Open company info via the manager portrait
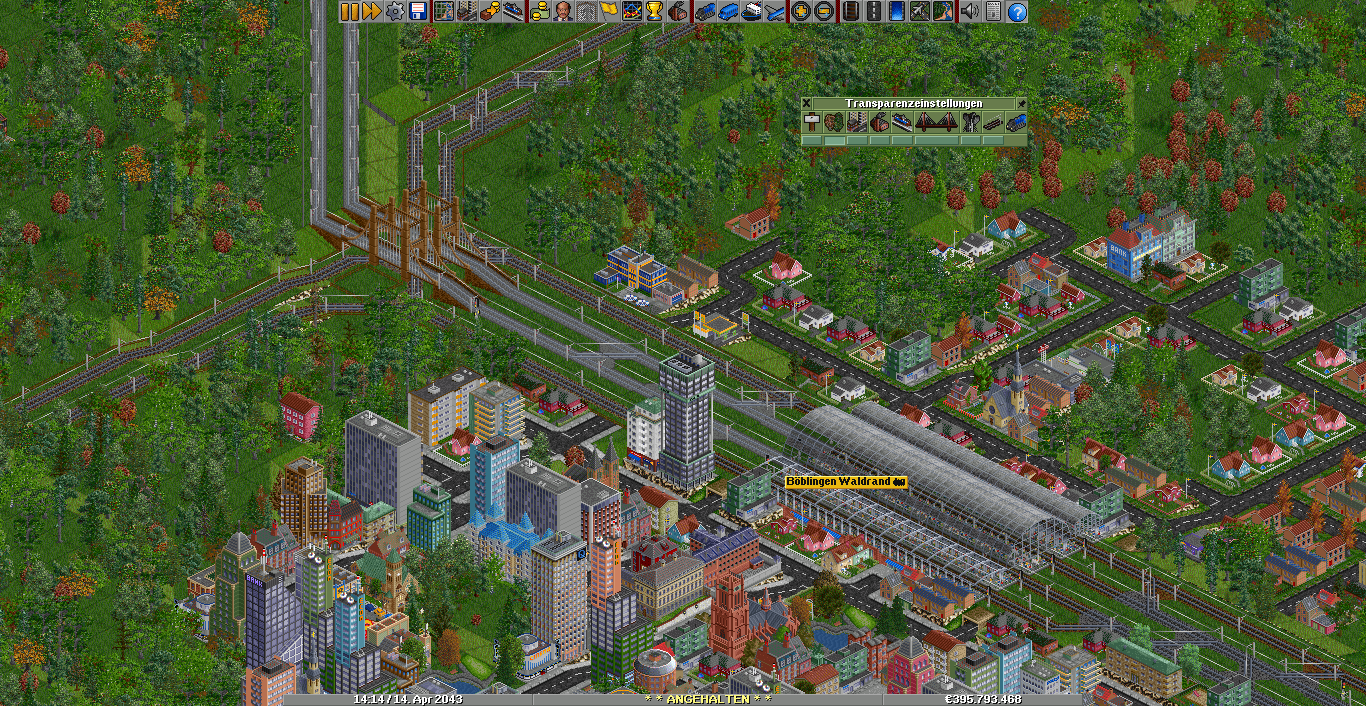Screen dimensions: 1366x706 [563, 12]
